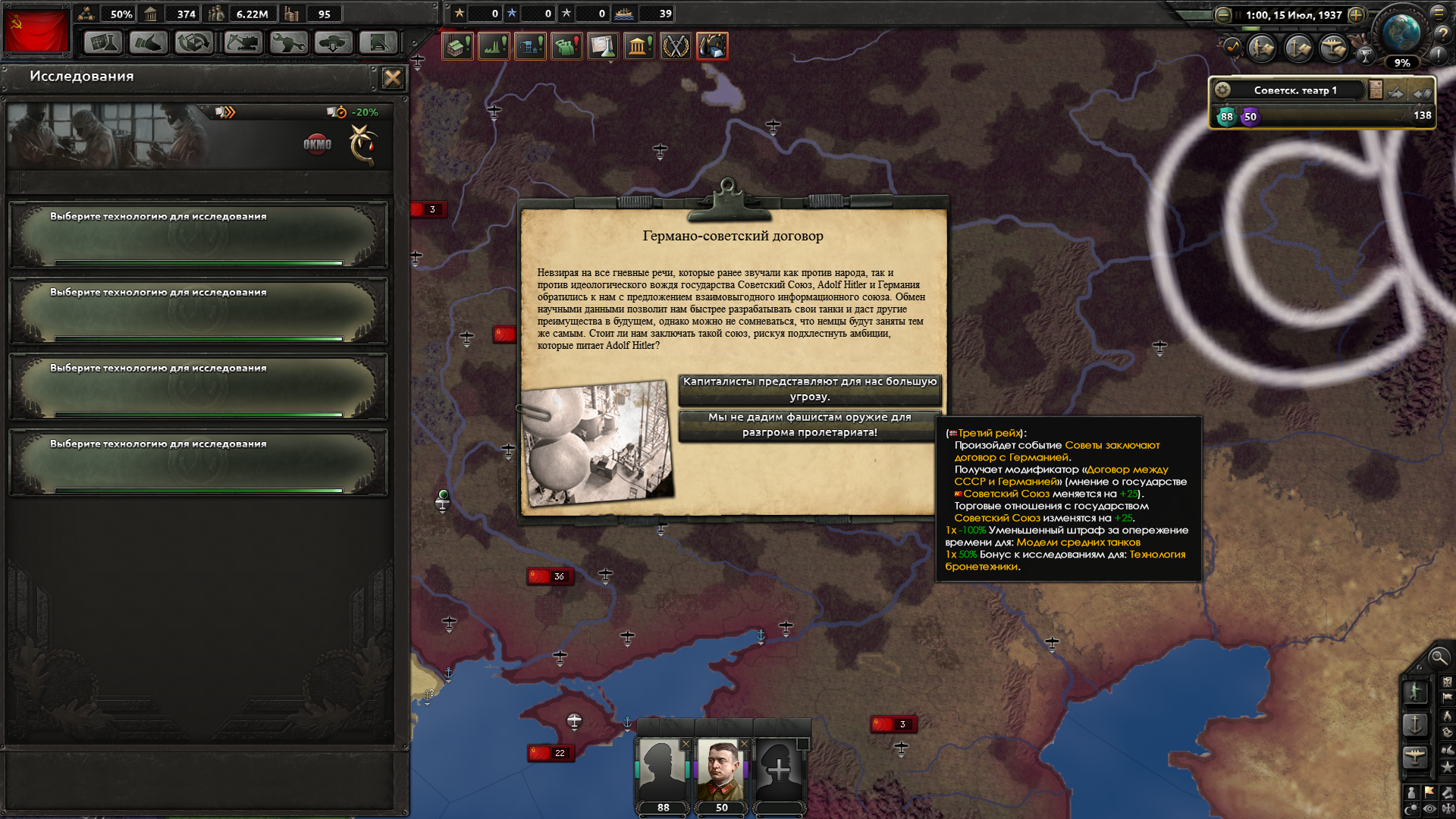Choose 'Капиталисты представляют для нас большую угрозу'
Viewport: 1456px width, 819px height.
click(x=810, y=390)
